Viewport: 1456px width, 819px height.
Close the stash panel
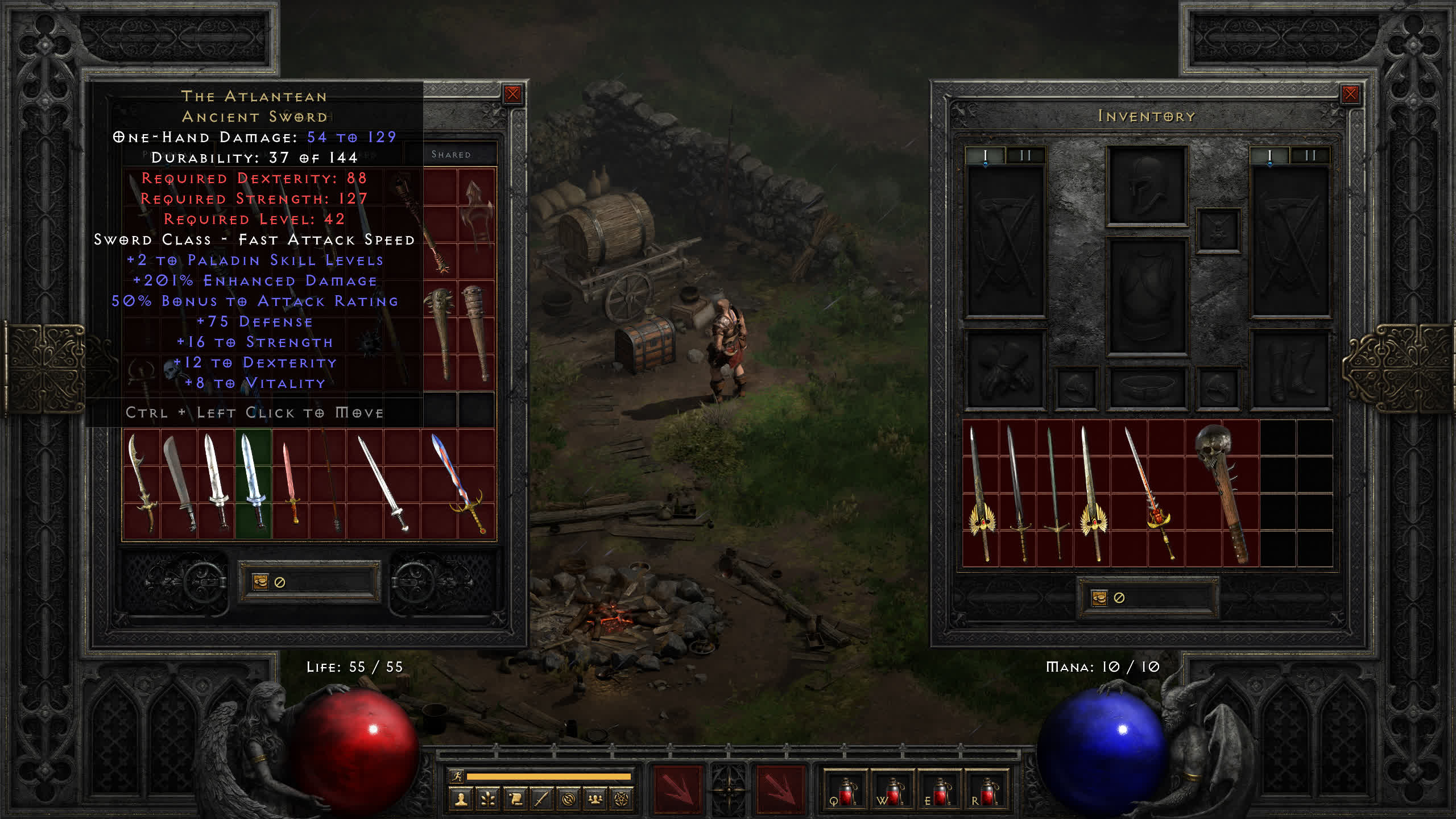coord(512,94)
